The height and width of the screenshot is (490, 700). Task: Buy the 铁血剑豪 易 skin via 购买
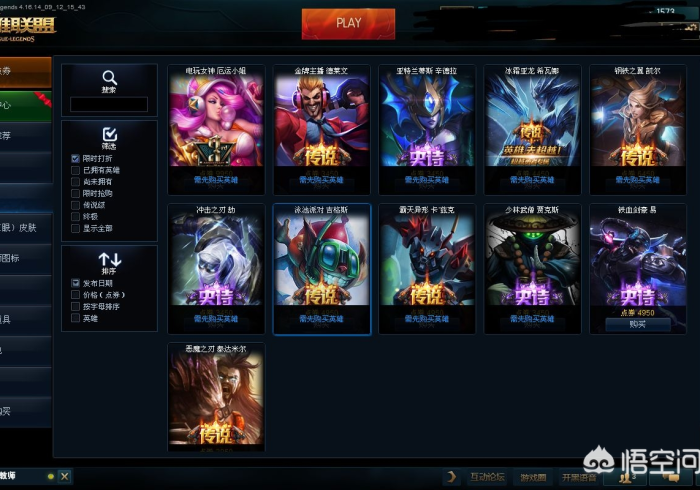tap(637, 324)
